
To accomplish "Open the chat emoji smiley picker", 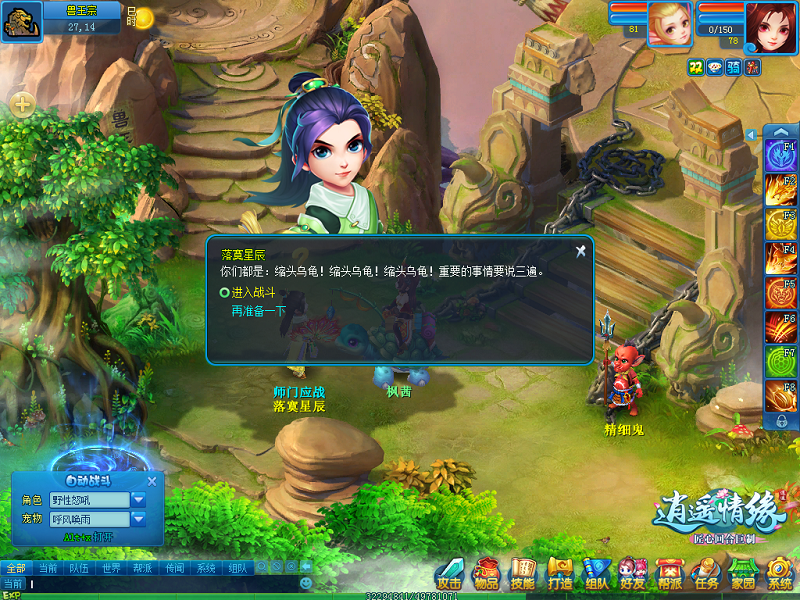I will (x=306, y=583).
